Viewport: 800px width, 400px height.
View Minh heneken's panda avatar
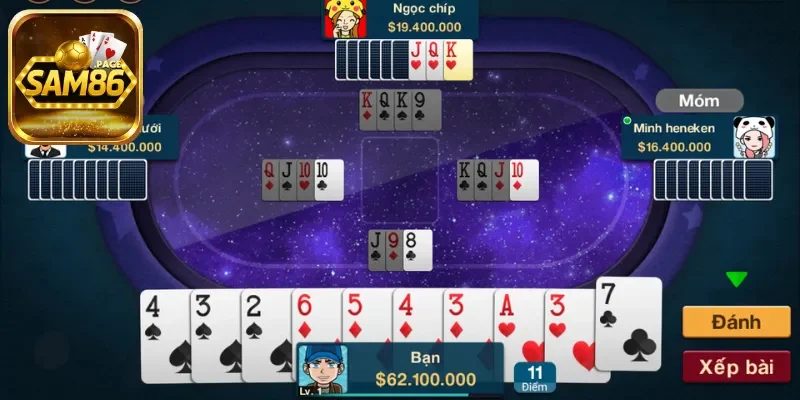753,137
